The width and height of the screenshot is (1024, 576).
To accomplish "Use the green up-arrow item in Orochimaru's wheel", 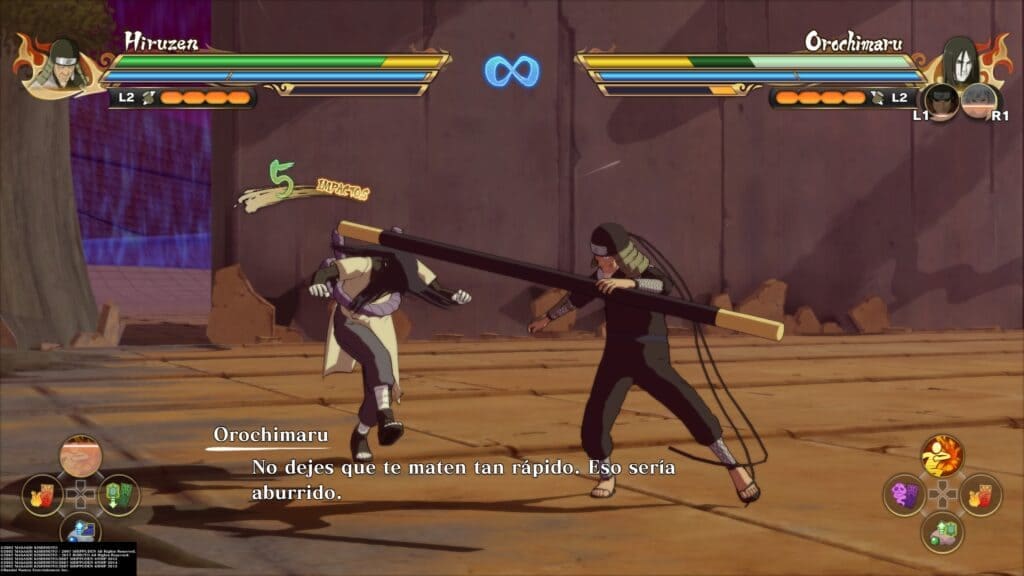I will point(941,531).
